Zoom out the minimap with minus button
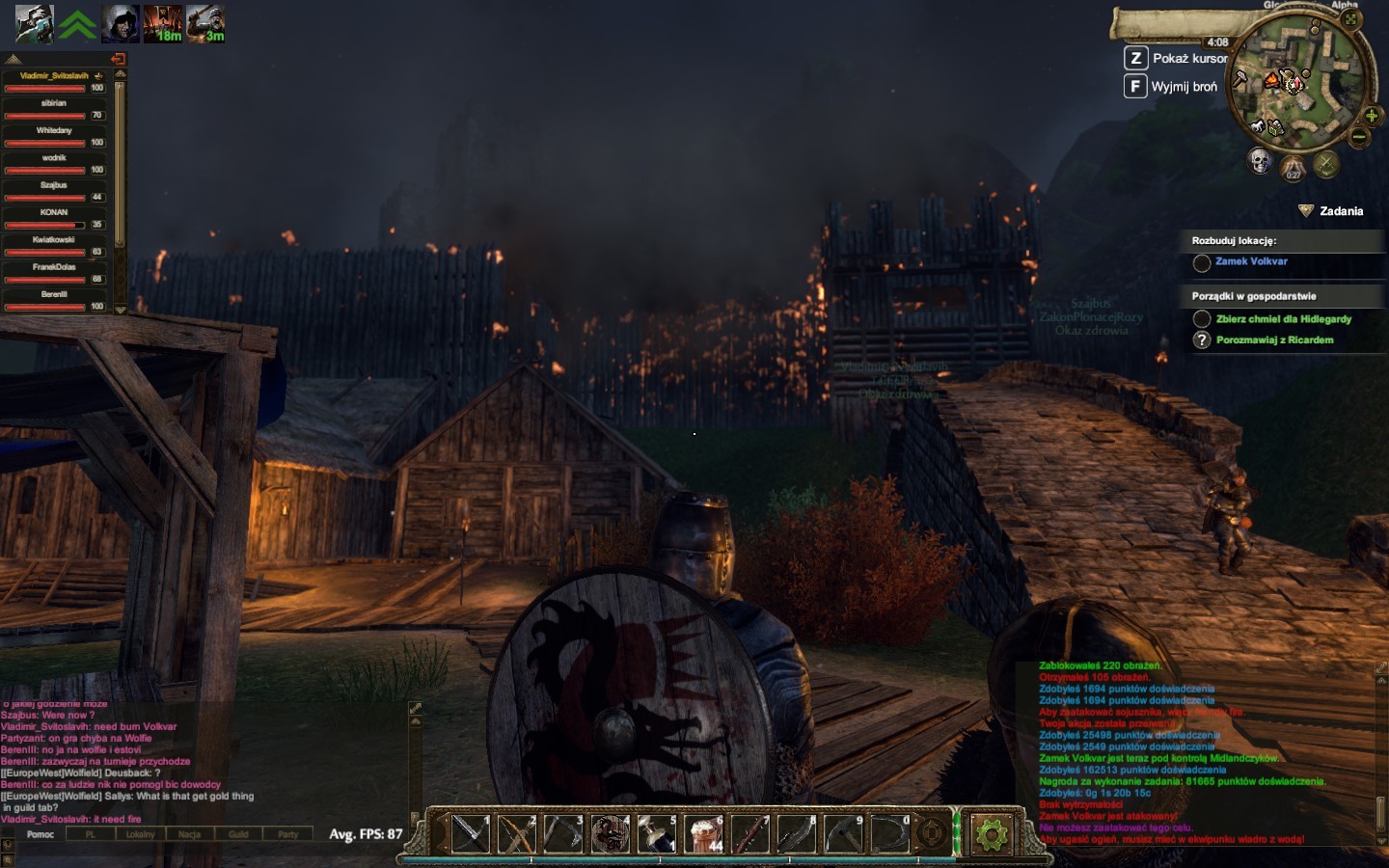Image resolution: width=1389 pixels, height=868 pixels. [1359, 137]
